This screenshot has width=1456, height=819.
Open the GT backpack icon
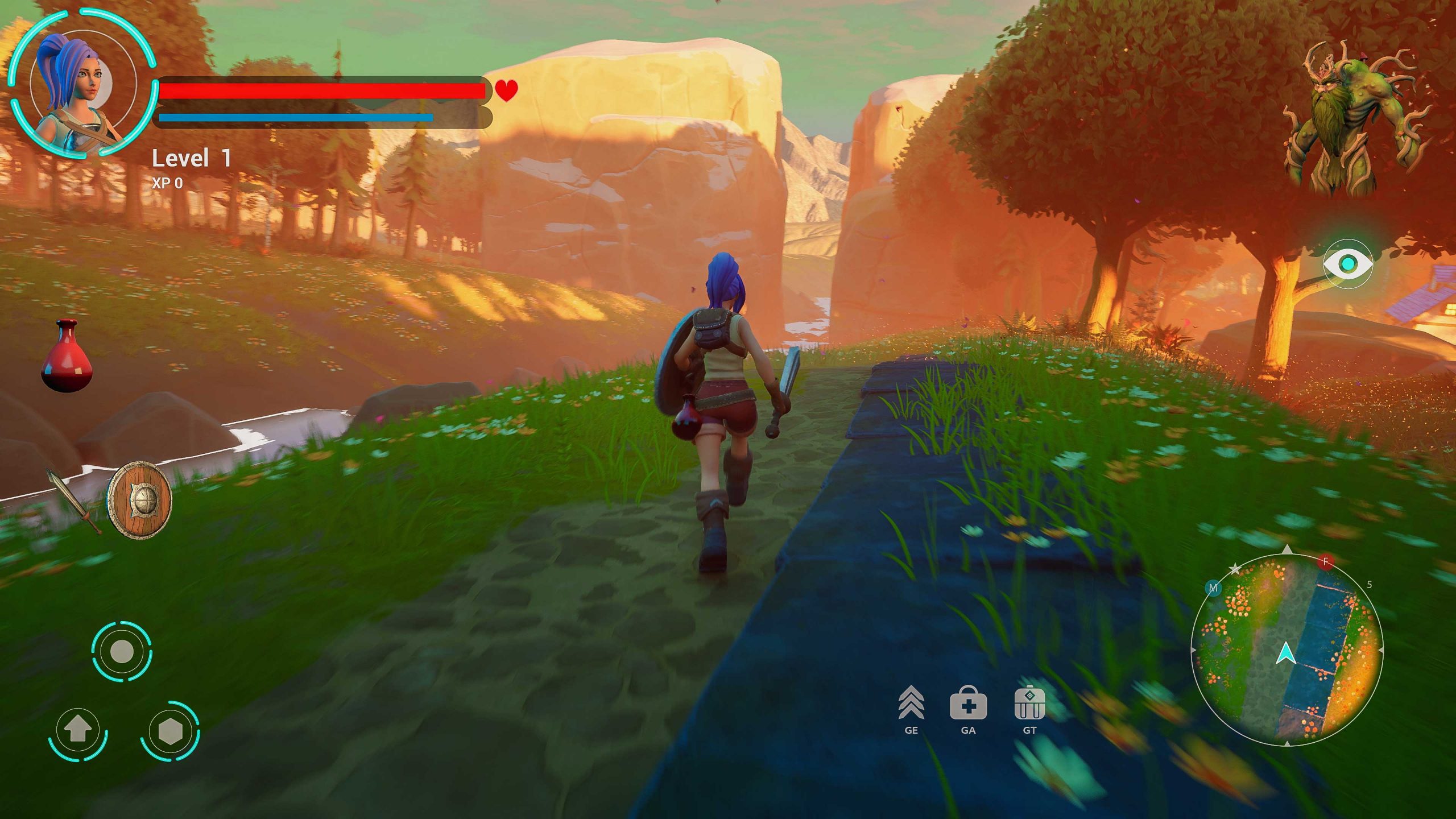point(1029,704)
